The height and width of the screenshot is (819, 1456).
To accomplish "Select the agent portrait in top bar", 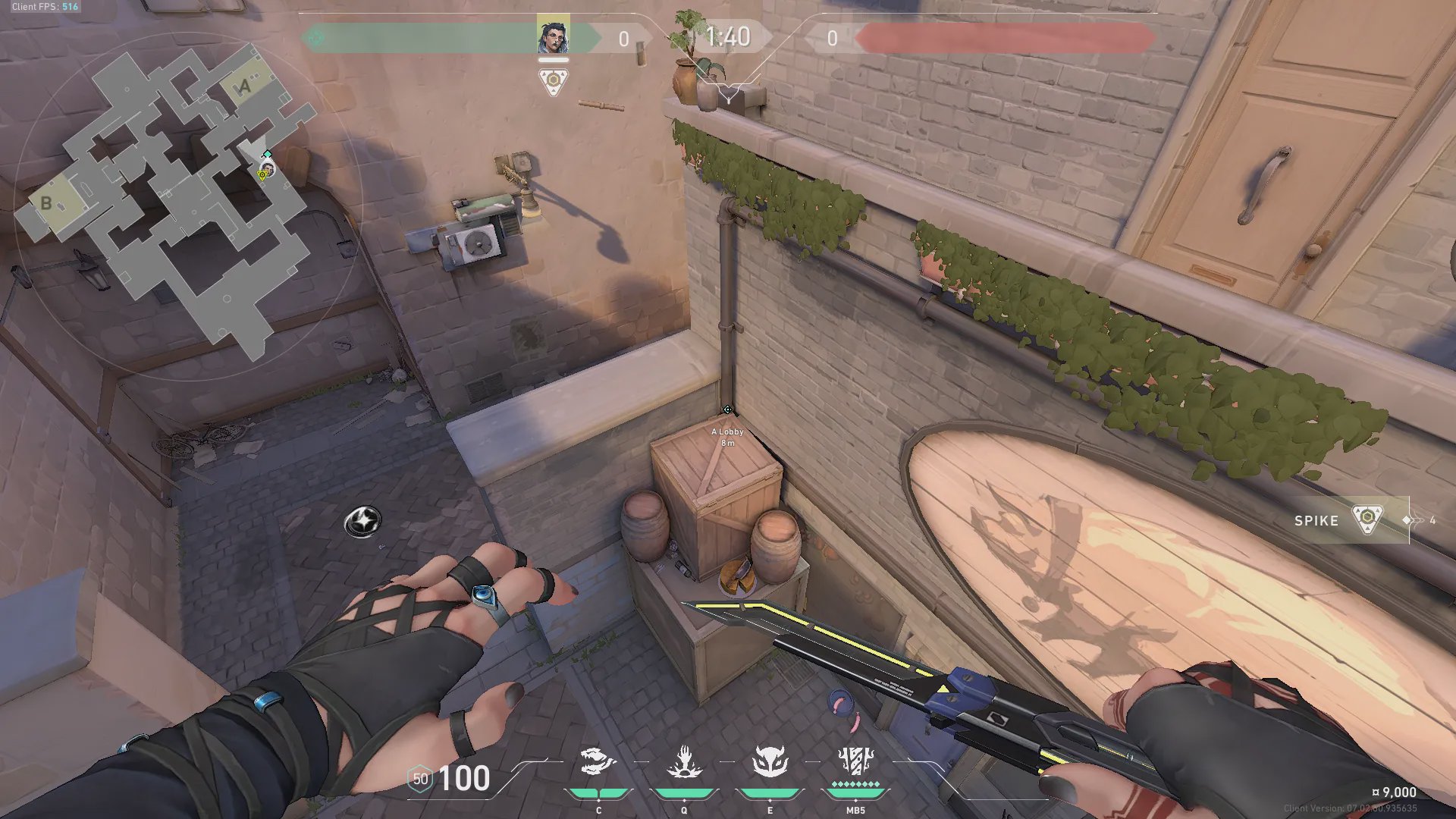I will click(553, 36).
